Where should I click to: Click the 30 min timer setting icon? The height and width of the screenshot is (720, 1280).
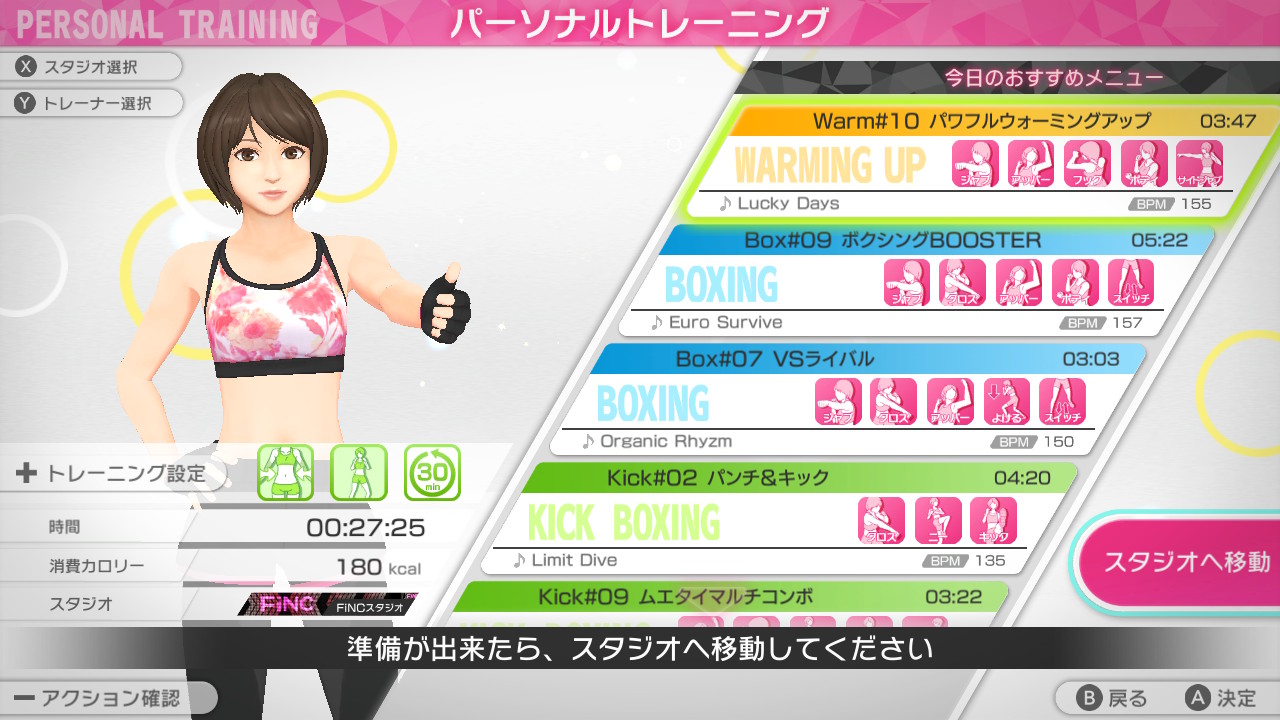tap(432, 474)
